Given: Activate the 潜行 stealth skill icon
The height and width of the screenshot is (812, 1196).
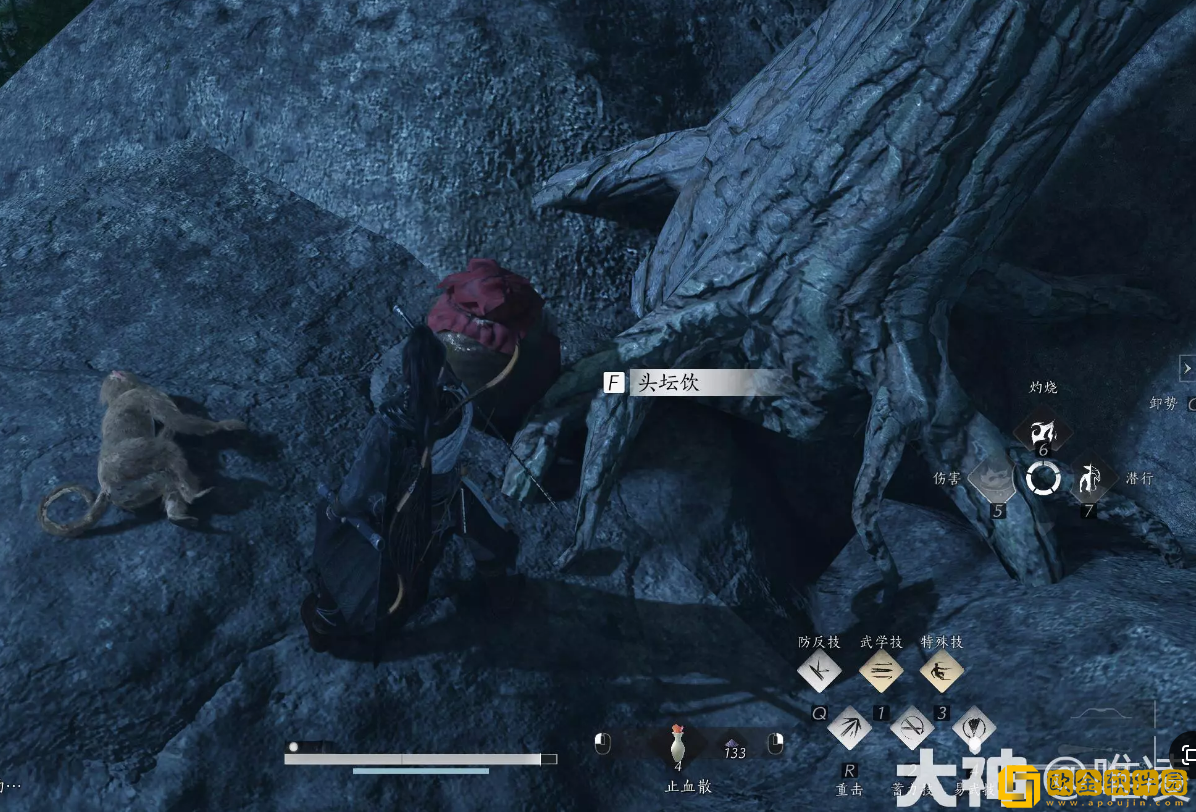Looking at the screenshot, I should [1092, 479].
